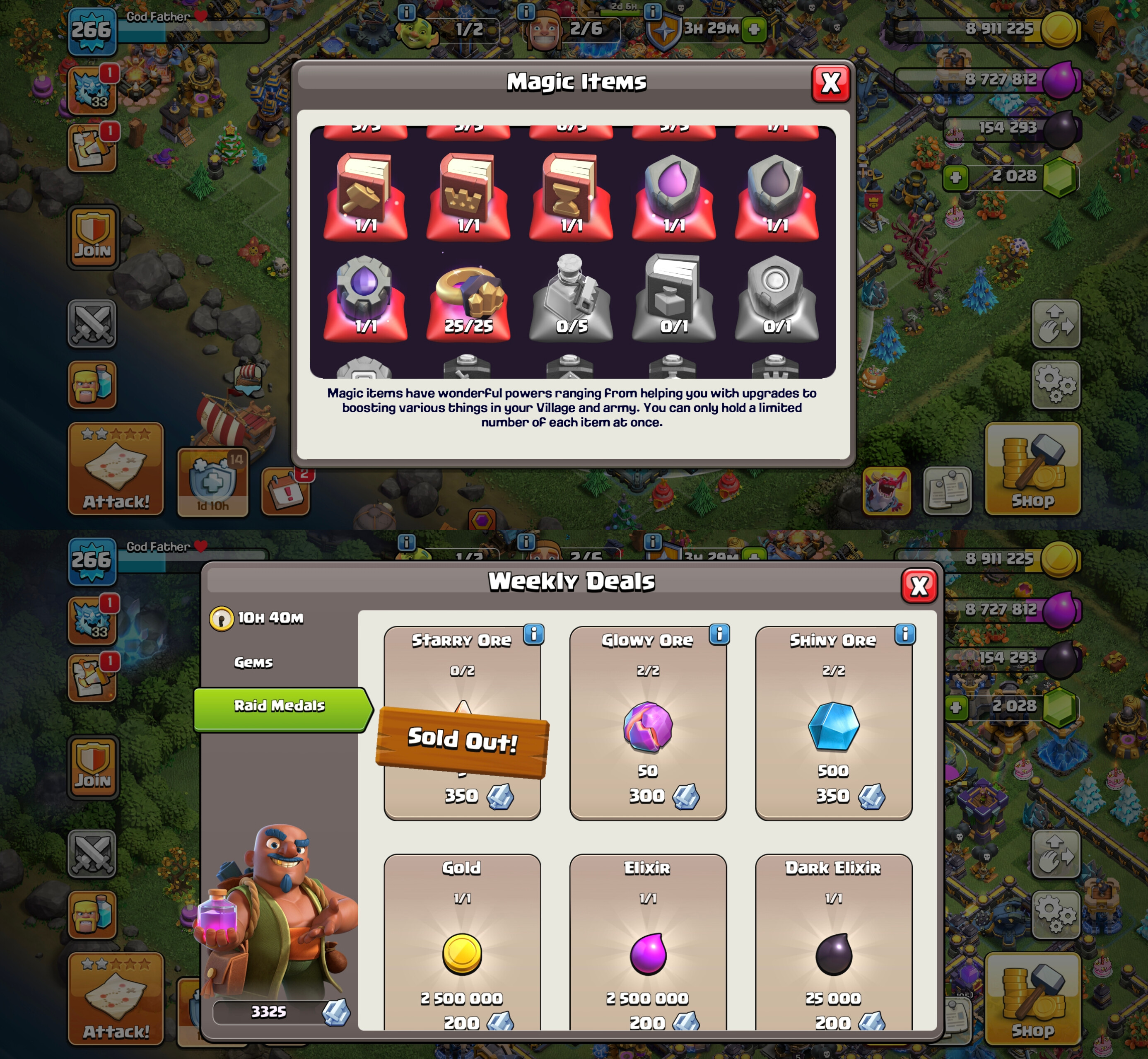The height and width of the screenshot is (1059, 1148).
Task: Open the Wall Ring item showing 25/25
Action: [468, 298]
